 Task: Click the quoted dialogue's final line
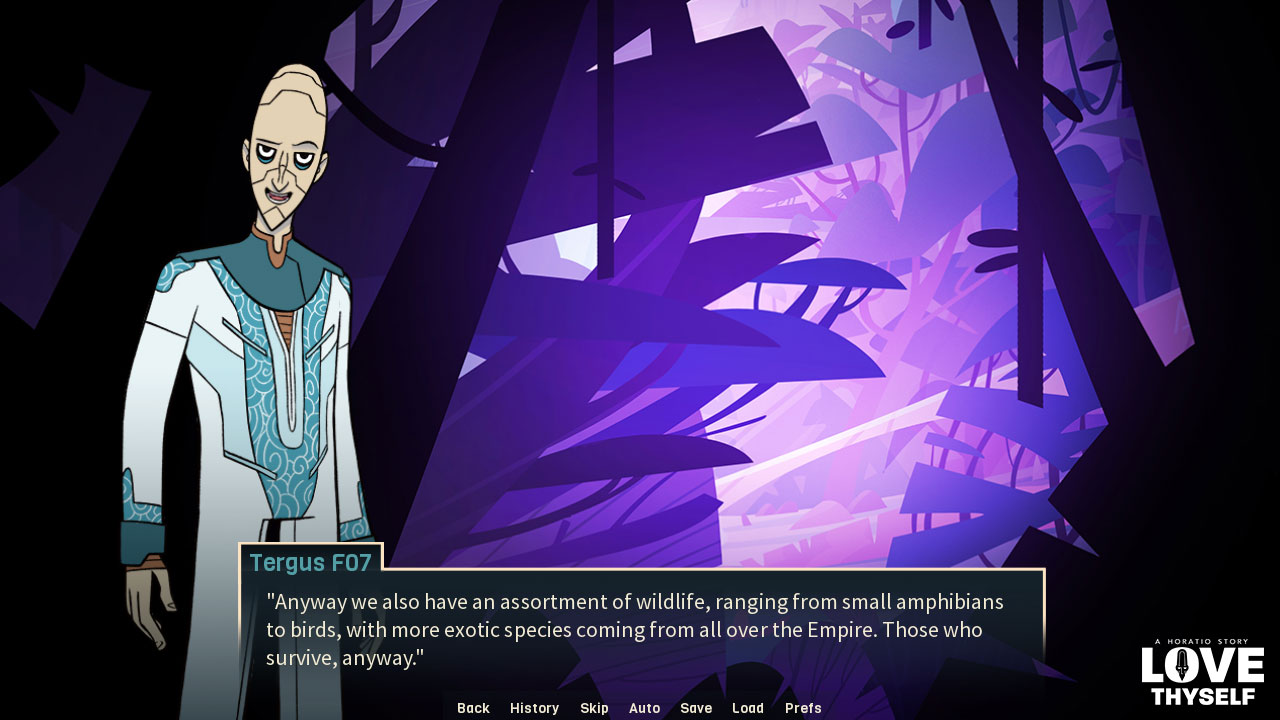point(344,658)
